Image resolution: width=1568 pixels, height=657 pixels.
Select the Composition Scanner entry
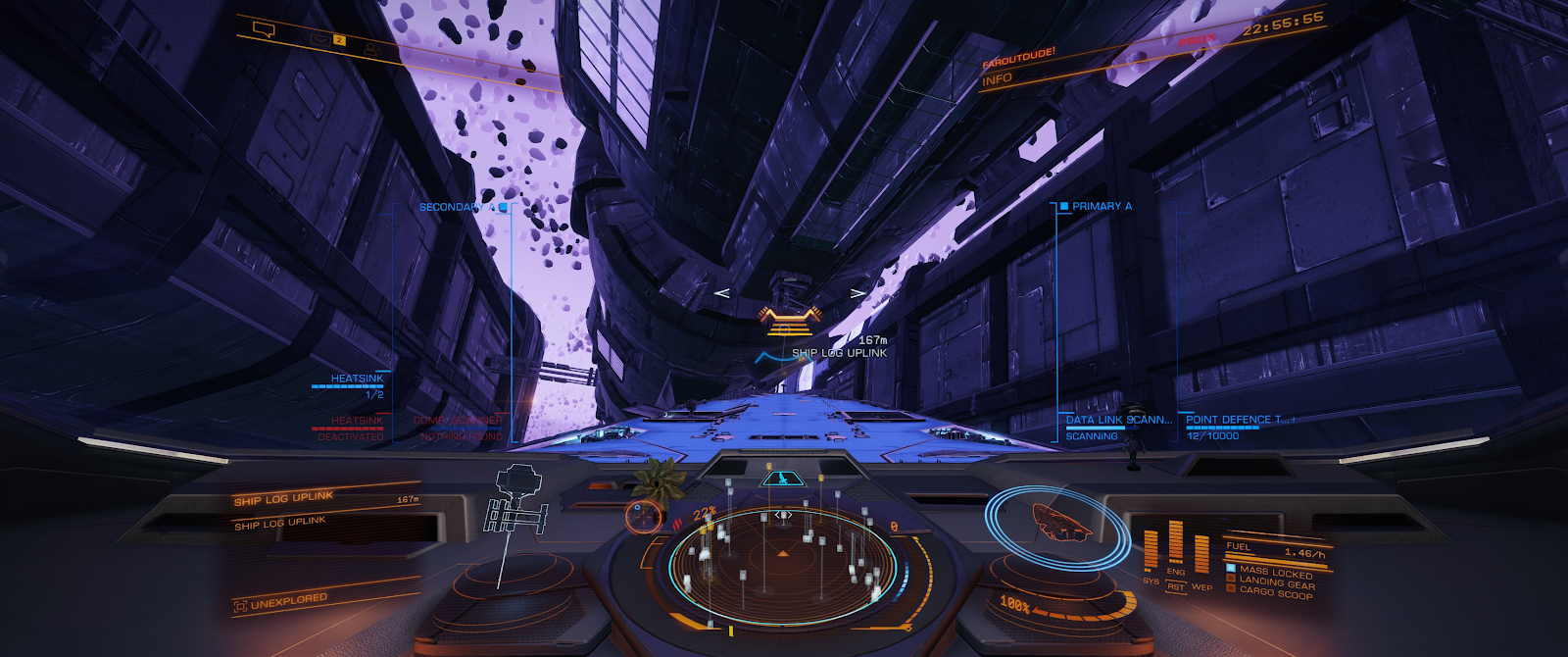click(x=458, y=422)
